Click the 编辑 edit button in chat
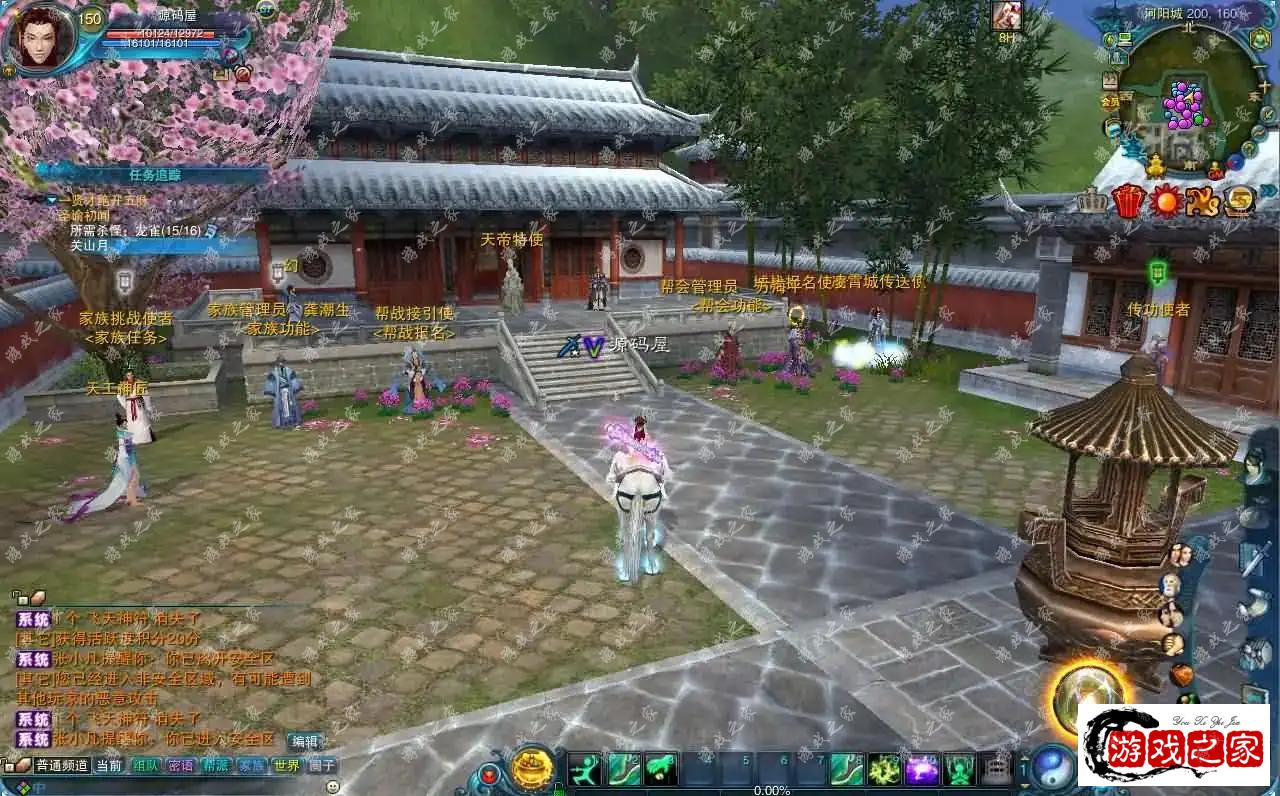 click(x=305, y=742)
